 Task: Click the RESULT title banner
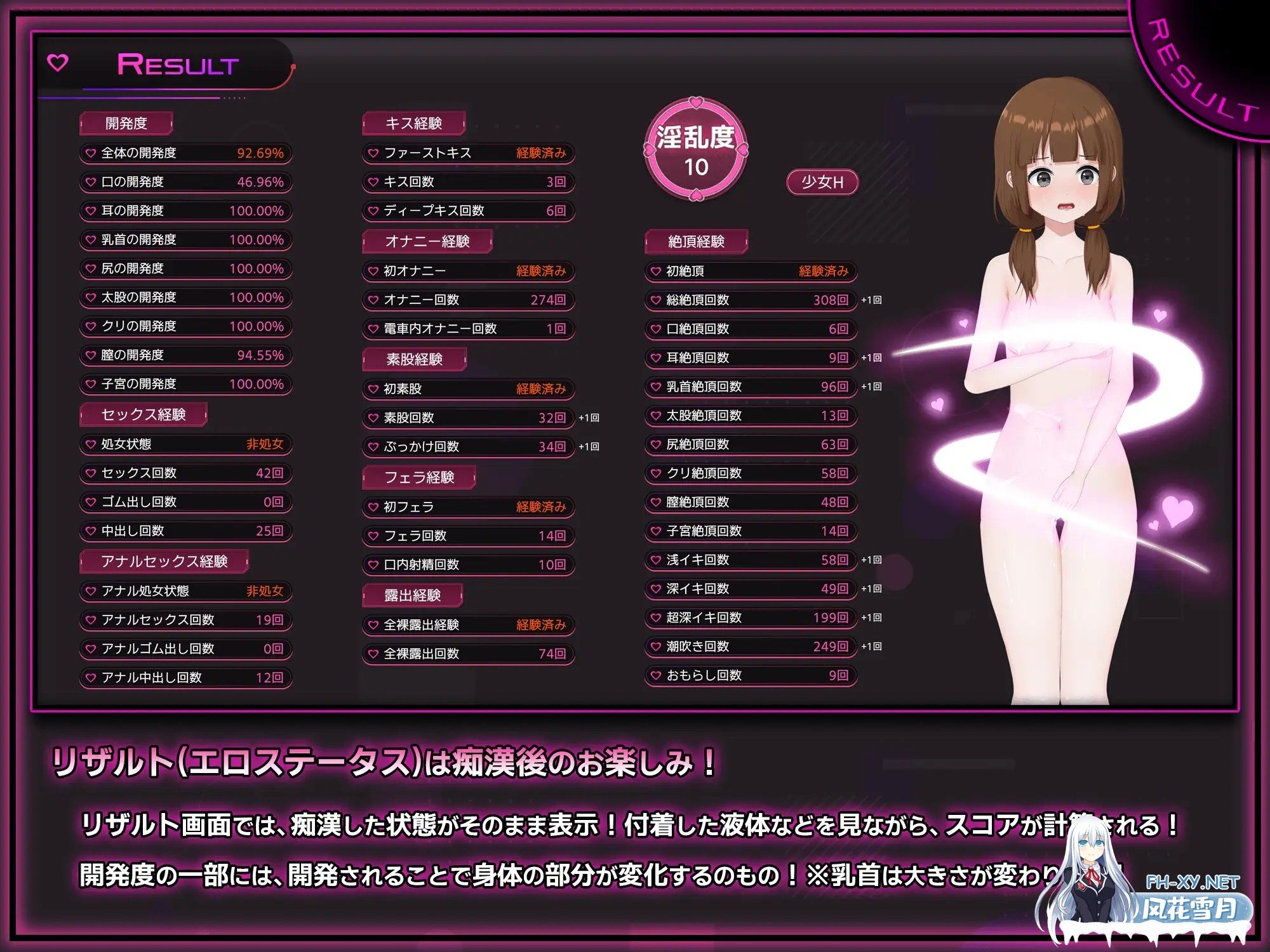click(178, 63)
